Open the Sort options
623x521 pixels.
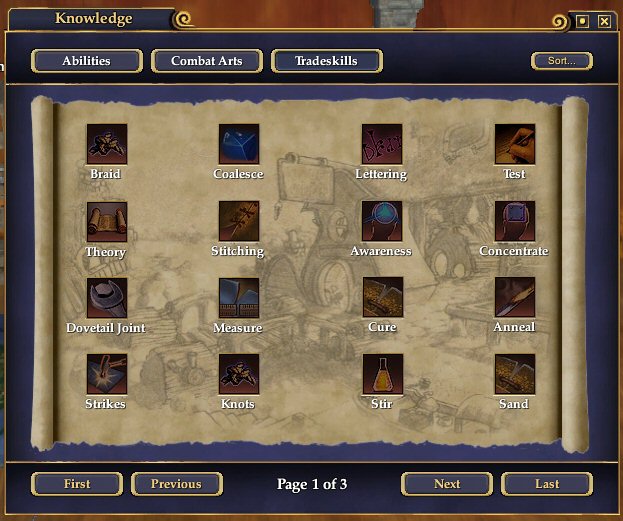[561, 61]
